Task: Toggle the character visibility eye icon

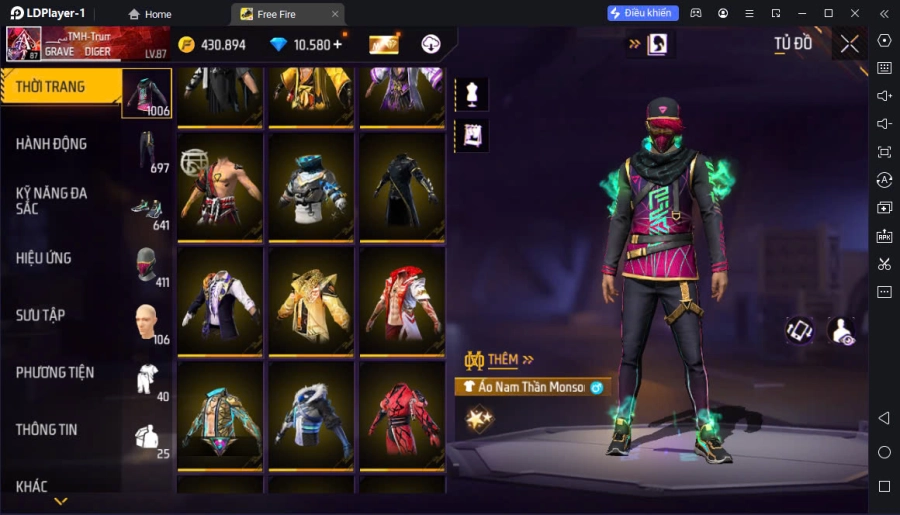Action: point(842,331)
